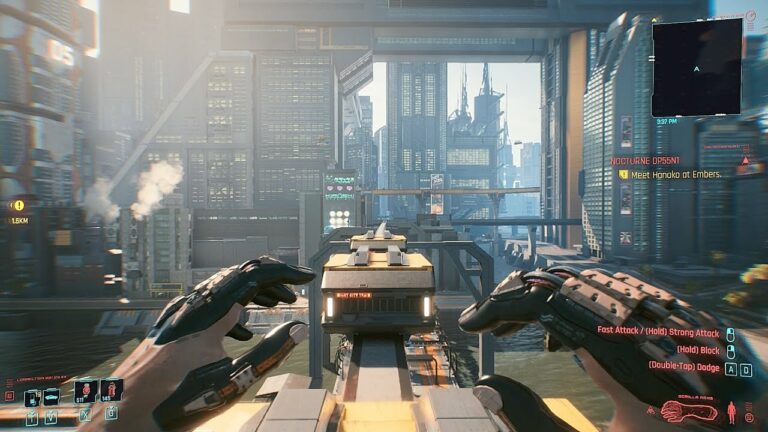This screenshot has height=432, width=768.
Task: Select the Nocturne OP55N1 quest title
Action: (x=649, y=160)
